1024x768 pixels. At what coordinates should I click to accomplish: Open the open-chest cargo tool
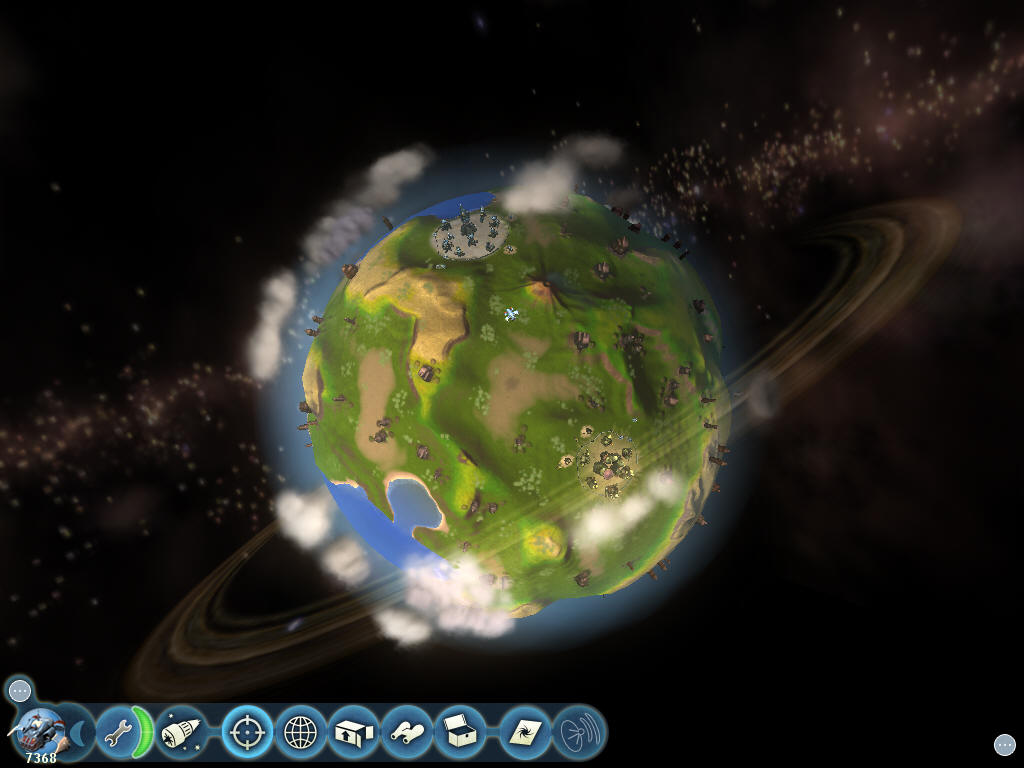pyautogui.click(x=460, y=733)
